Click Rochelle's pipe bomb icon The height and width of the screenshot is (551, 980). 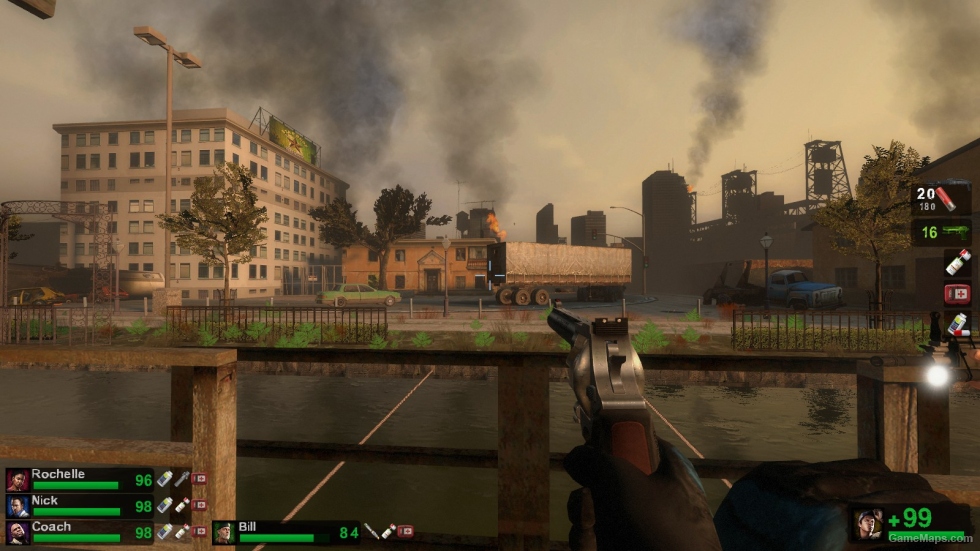point(181,479)
